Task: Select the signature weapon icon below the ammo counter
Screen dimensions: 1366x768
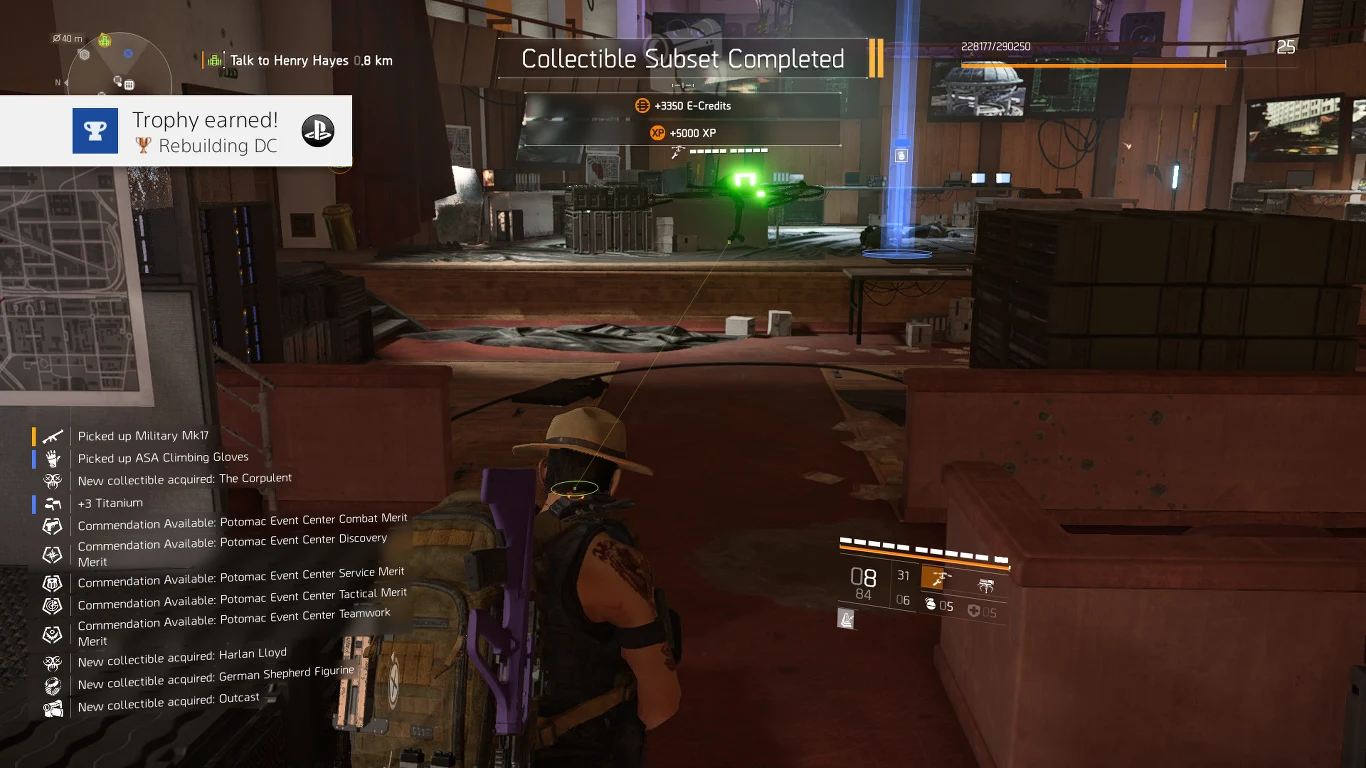Action: click(x=846, y=619)
